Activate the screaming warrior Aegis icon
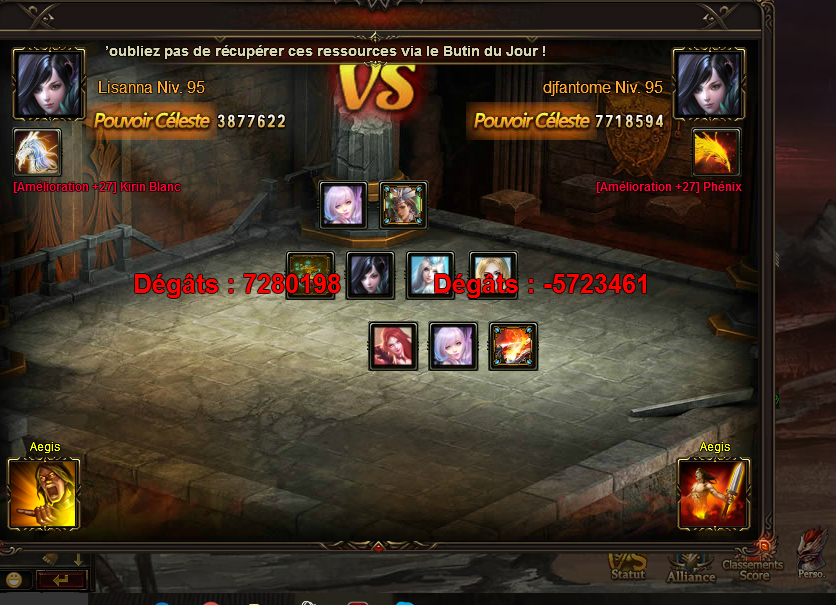 pyautogui.click(x=43, y=493)
